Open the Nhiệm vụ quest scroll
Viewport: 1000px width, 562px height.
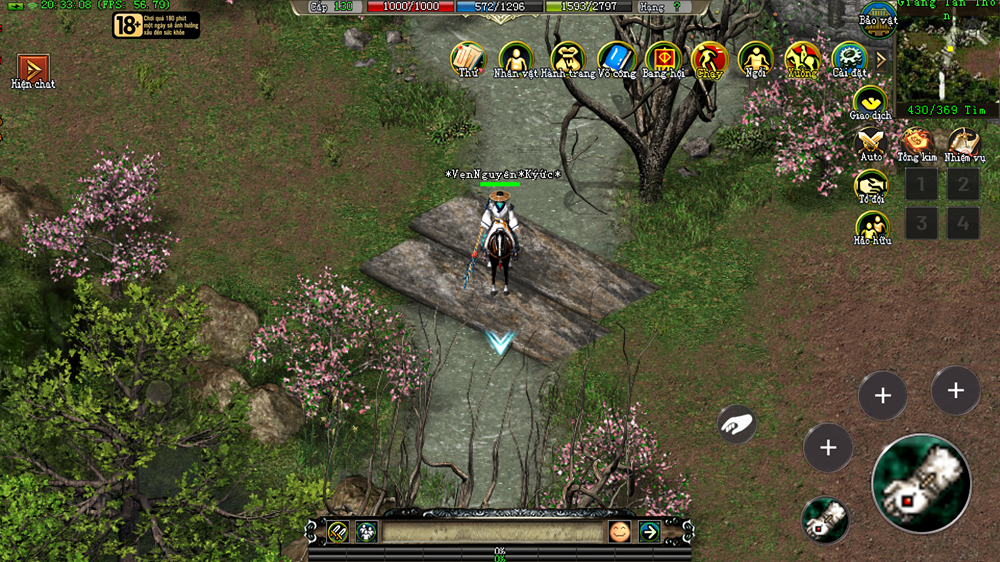click(963, 142)
